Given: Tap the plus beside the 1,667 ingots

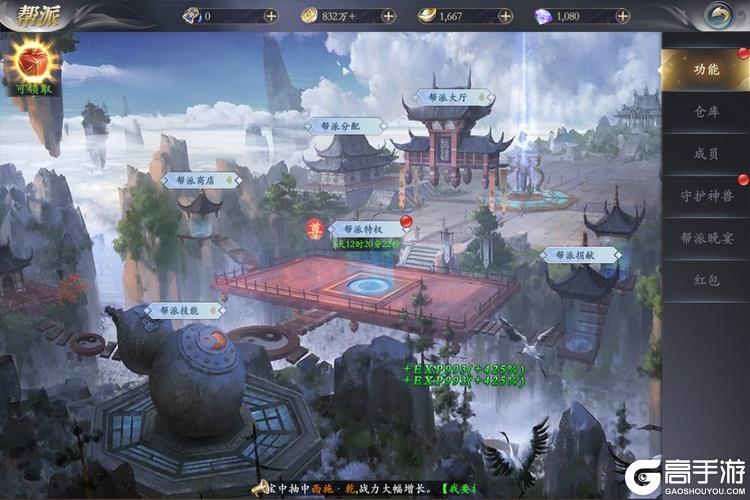Looking at the screenshot, I should click(x=505, y=16).
